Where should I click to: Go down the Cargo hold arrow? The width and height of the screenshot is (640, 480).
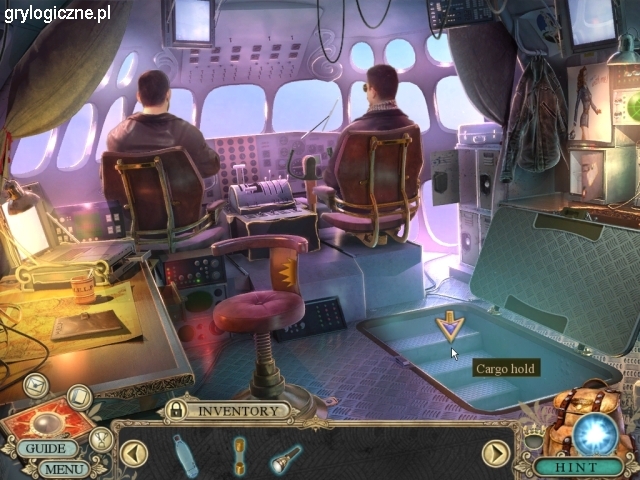tap(449, 327)
